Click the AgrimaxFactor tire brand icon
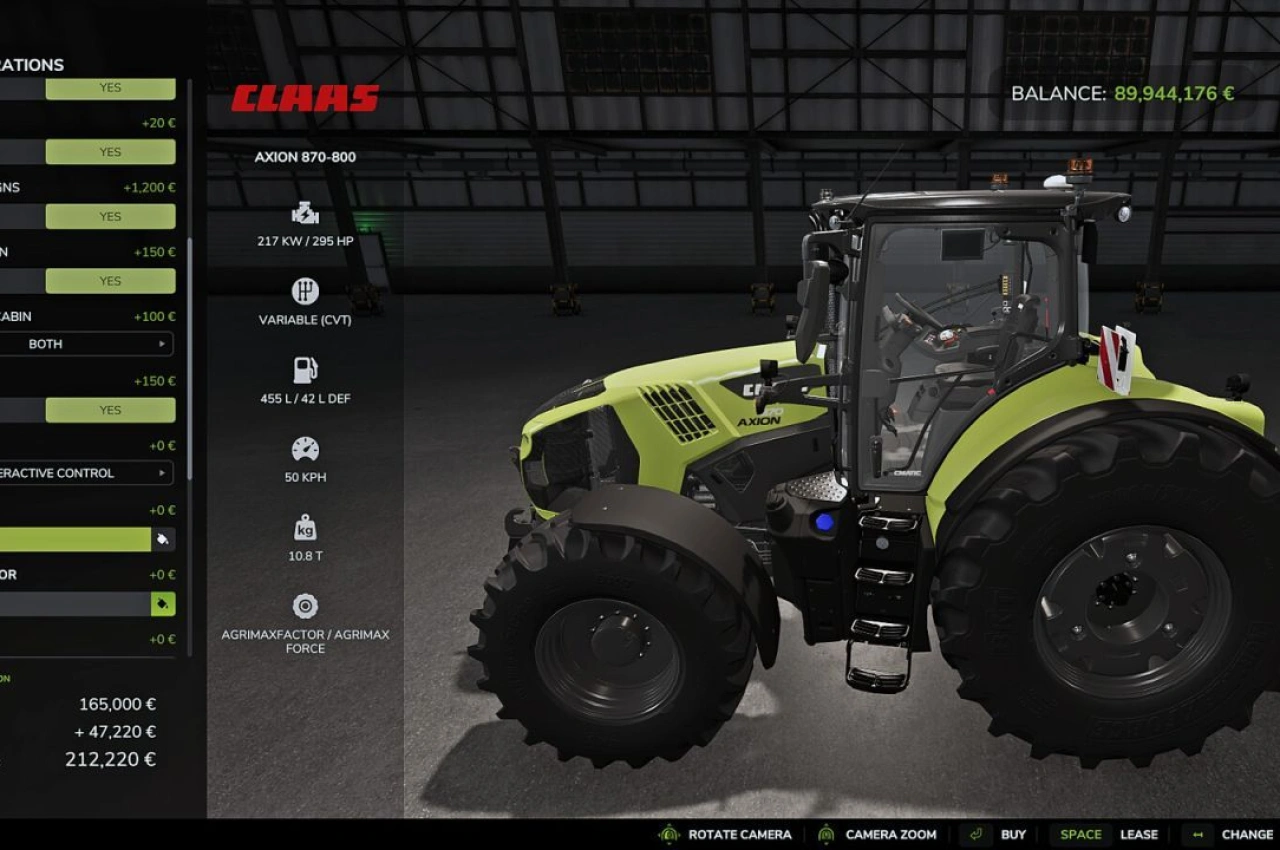 click(304, 604)
